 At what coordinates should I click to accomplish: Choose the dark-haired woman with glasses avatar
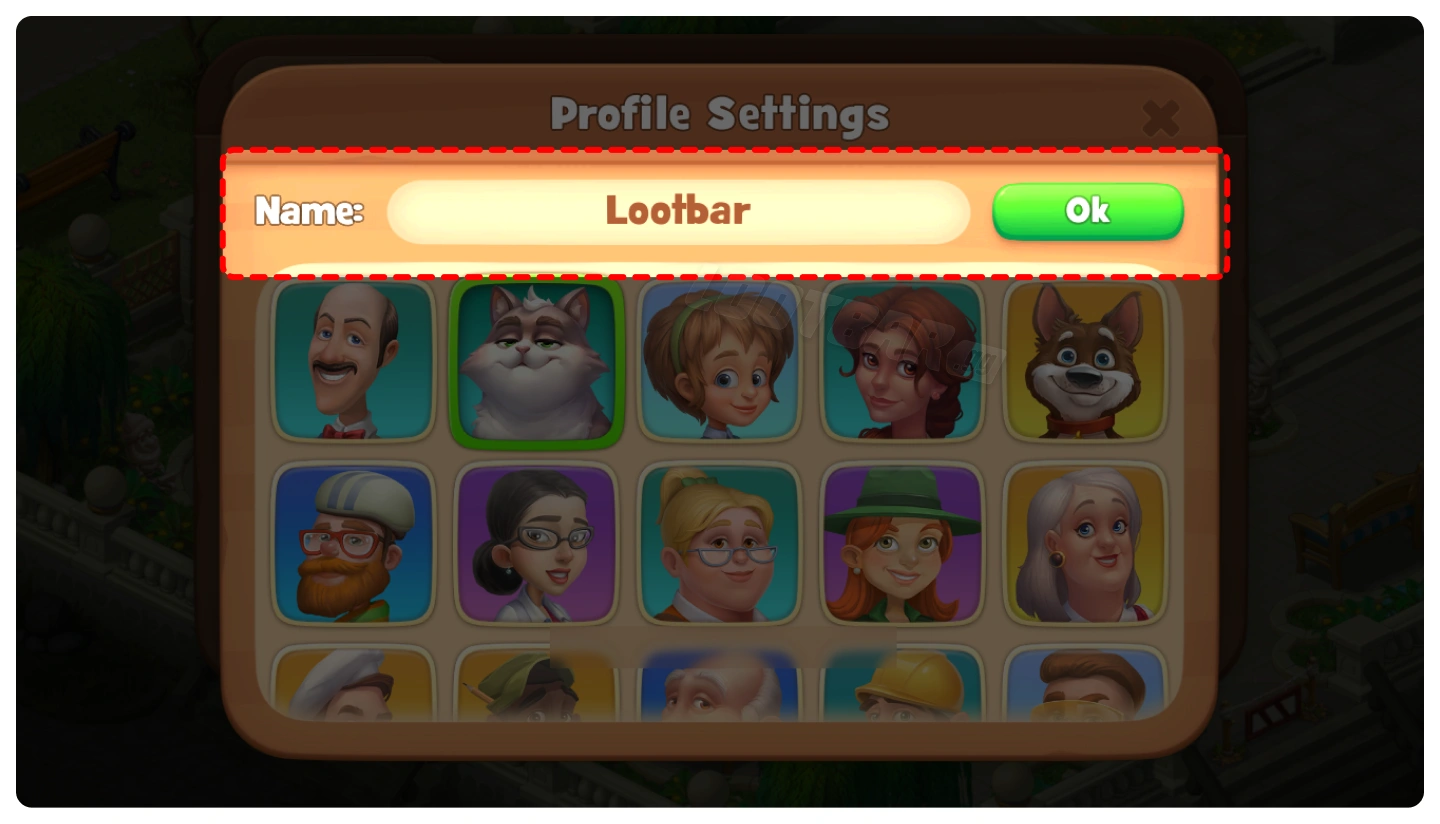coord(536,544)
